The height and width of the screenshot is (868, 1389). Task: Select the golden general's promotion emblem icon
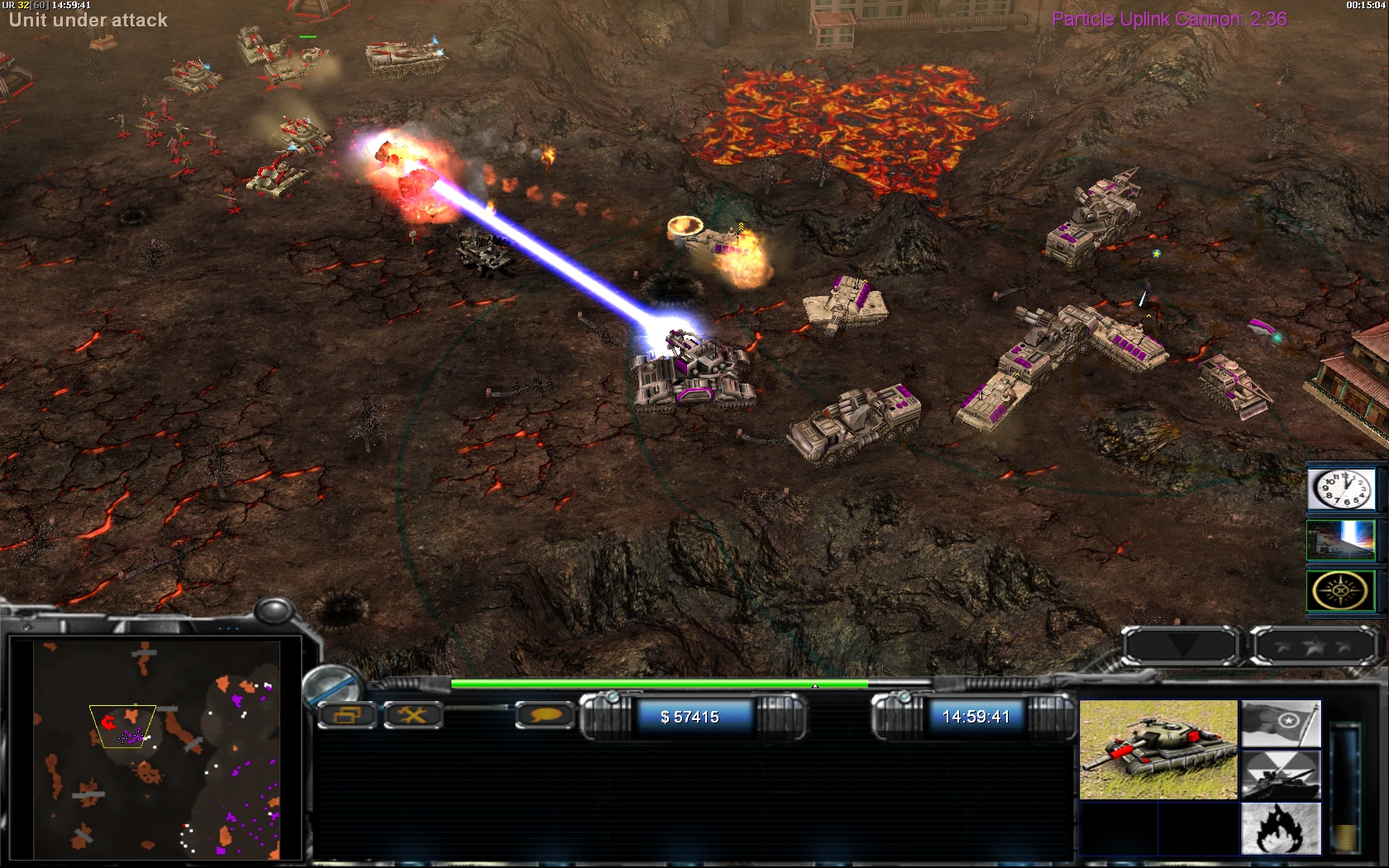pyautogui.click(x=1341, y=590)
